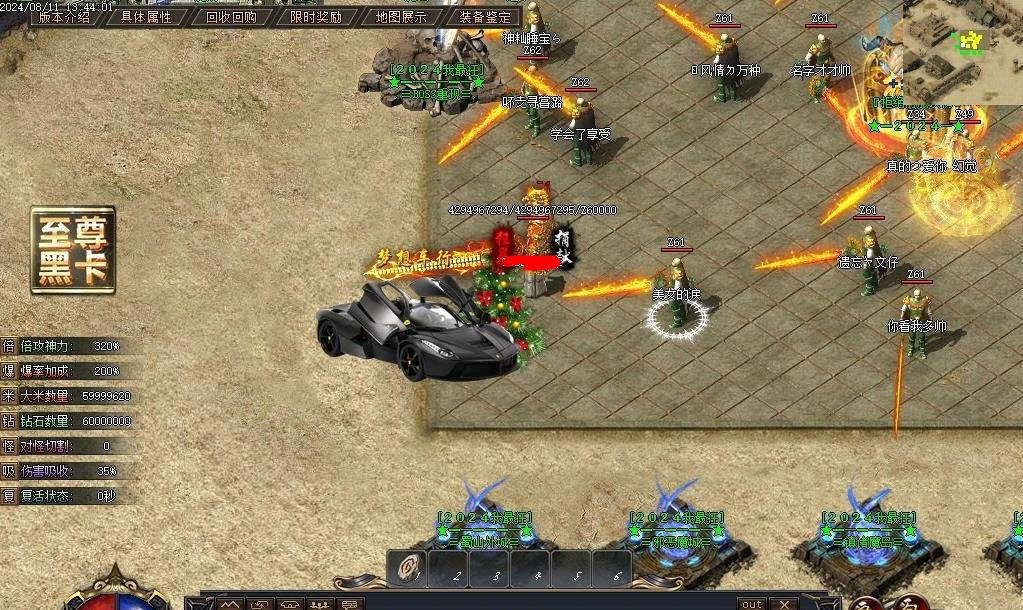Click the X button beside out

click(x=784, y=604)
